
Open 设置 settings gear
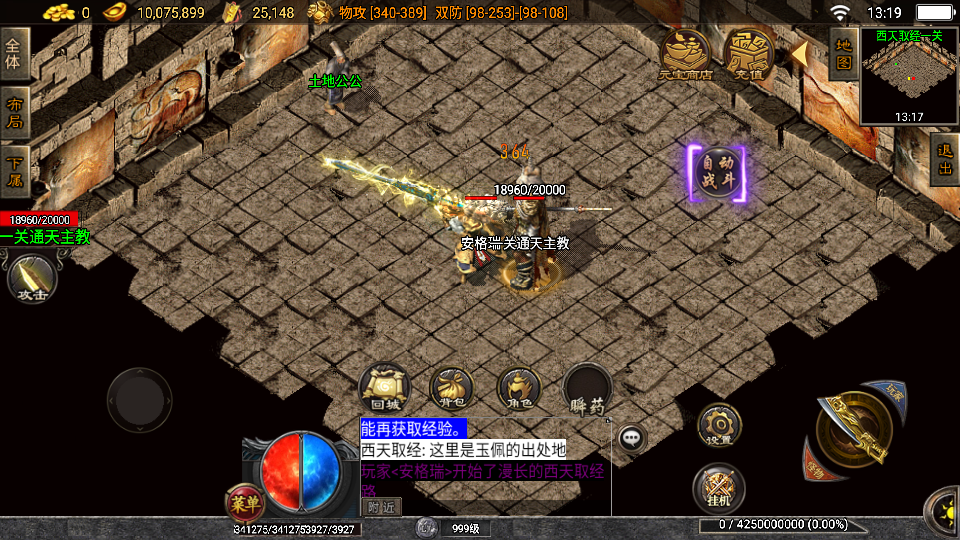(x=718, y=424)
